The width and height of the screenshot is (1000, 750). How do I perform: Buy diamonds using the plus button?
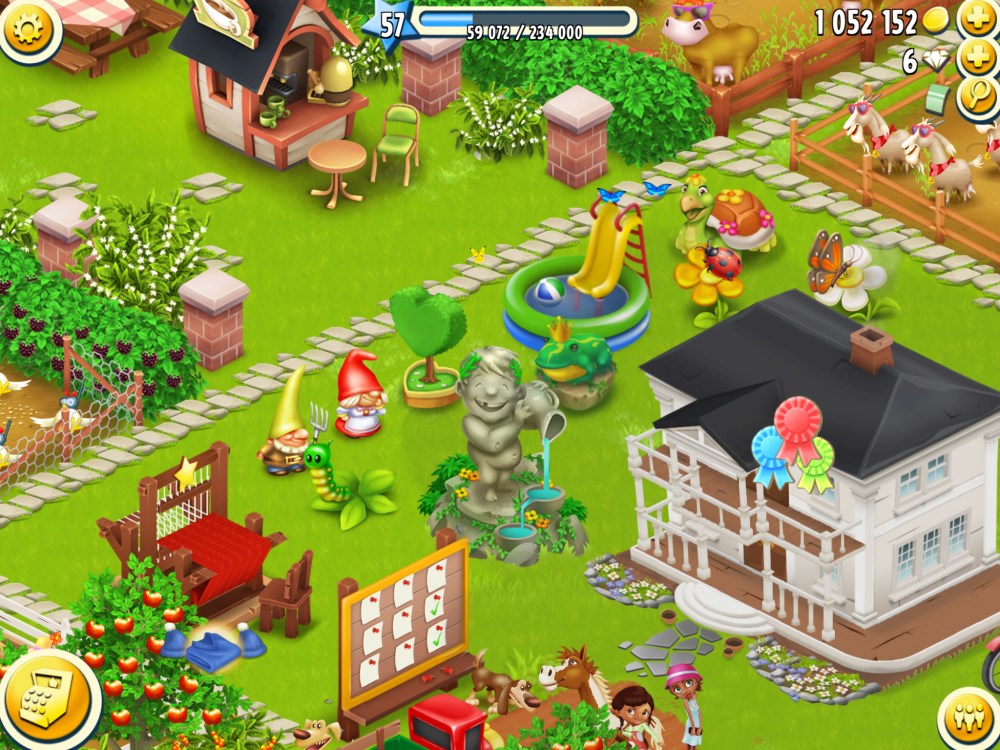click(x=977, y=60)
